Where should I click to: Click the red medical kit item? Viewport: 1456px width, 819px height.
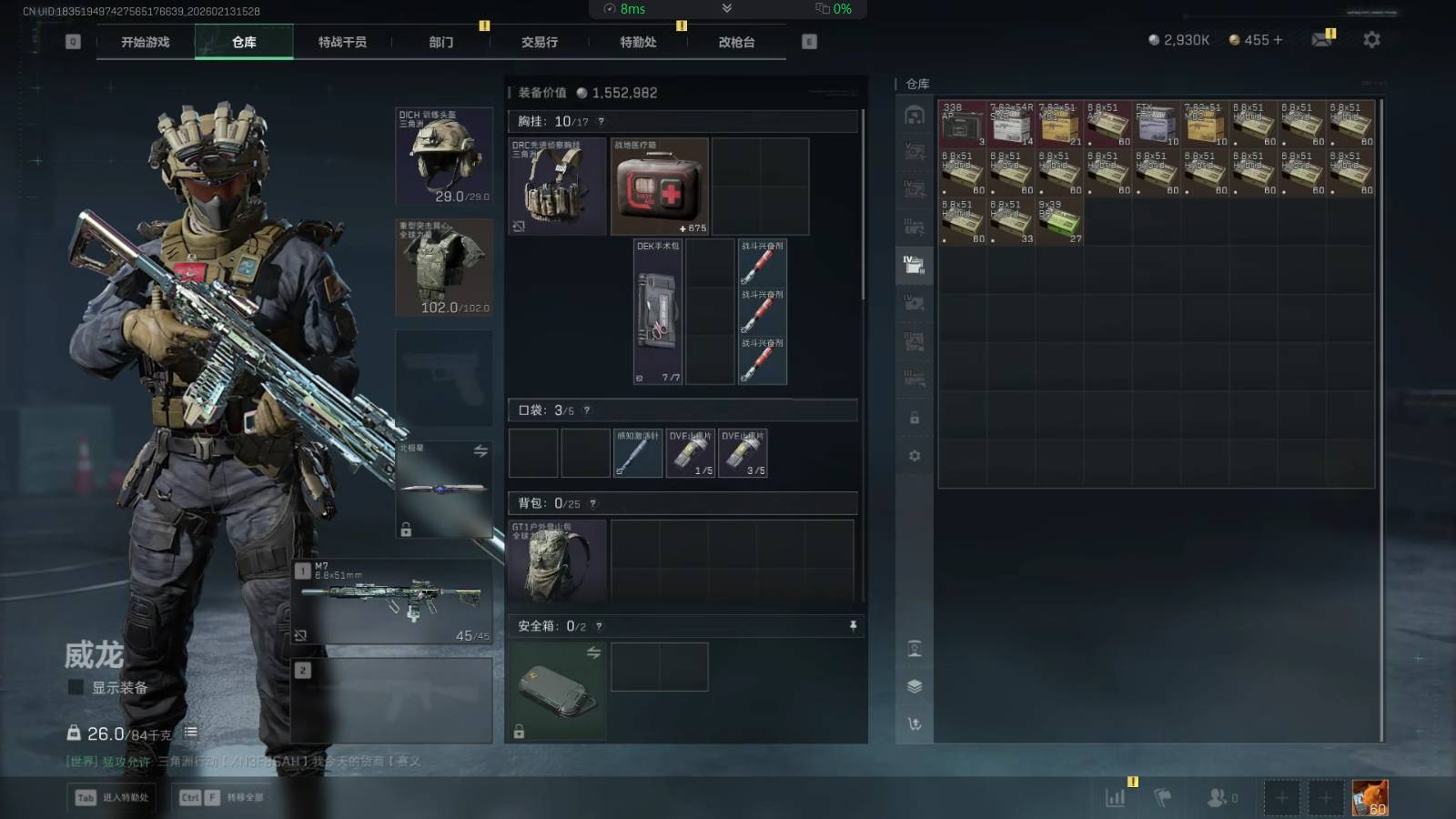659,187
